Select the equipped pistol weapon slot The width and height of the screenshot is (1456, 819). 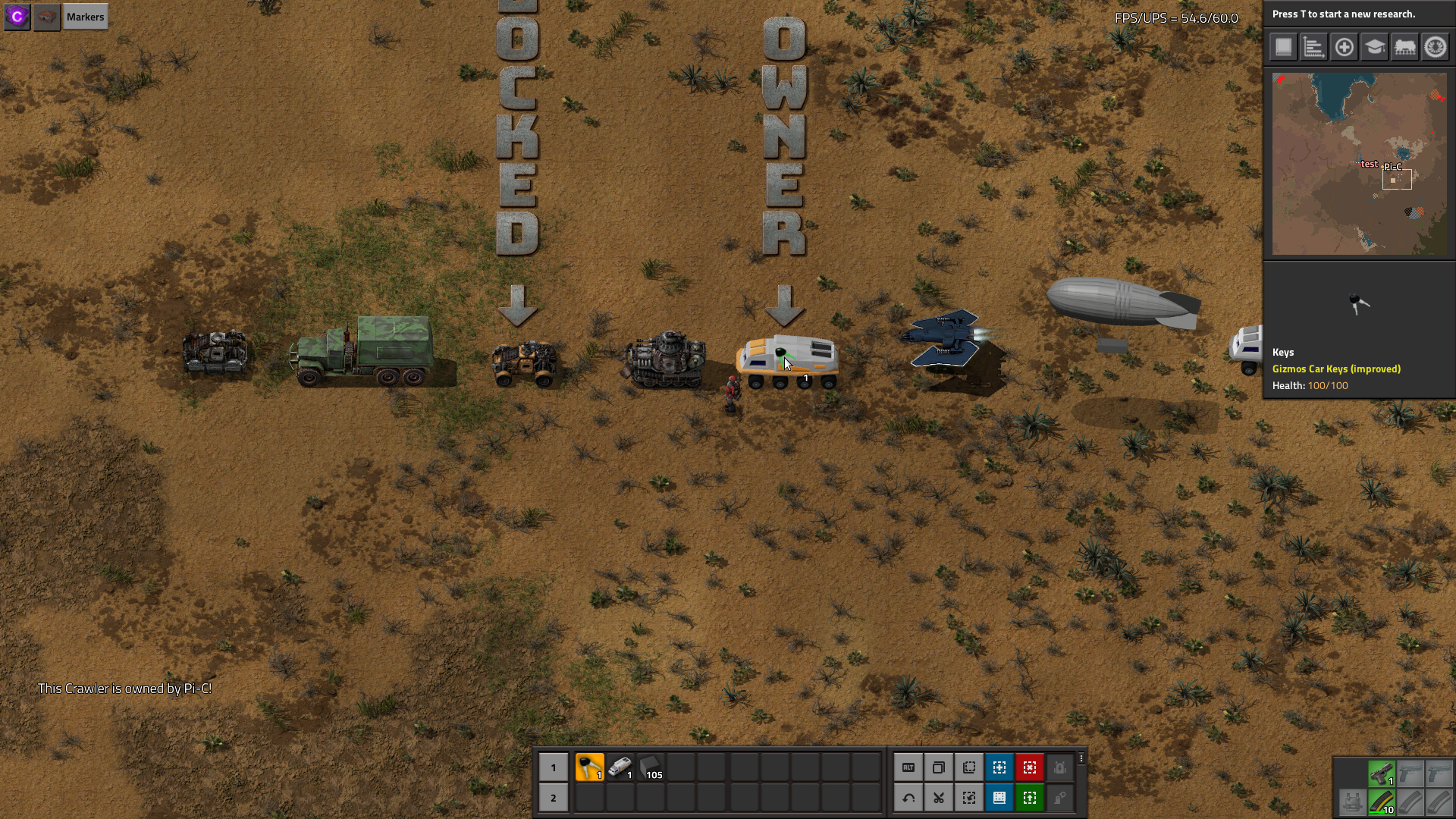point(1381,773)
